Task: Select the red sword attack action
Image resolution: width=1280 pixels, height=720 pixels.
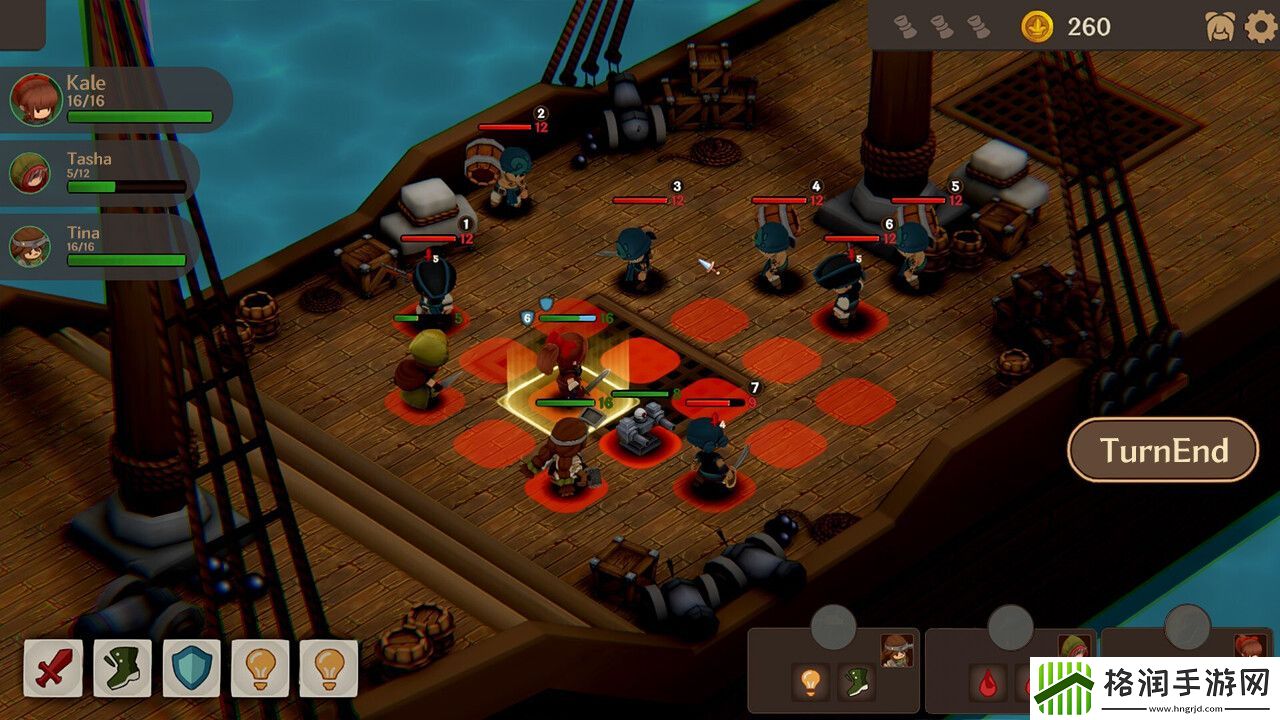Action: tap(53, 668)
